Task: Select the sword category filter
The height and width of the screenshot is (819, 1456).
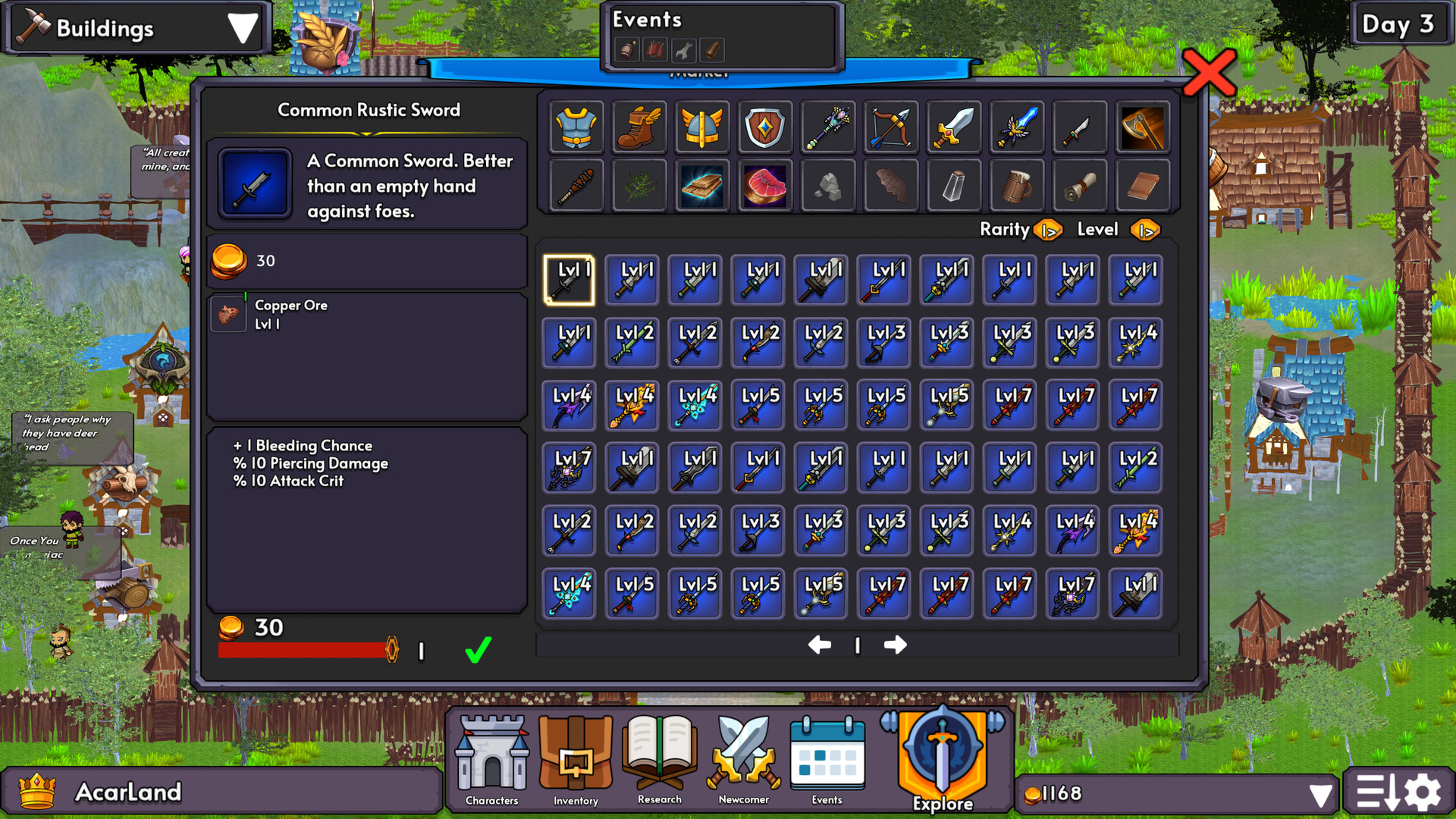Action: (953, 127)
